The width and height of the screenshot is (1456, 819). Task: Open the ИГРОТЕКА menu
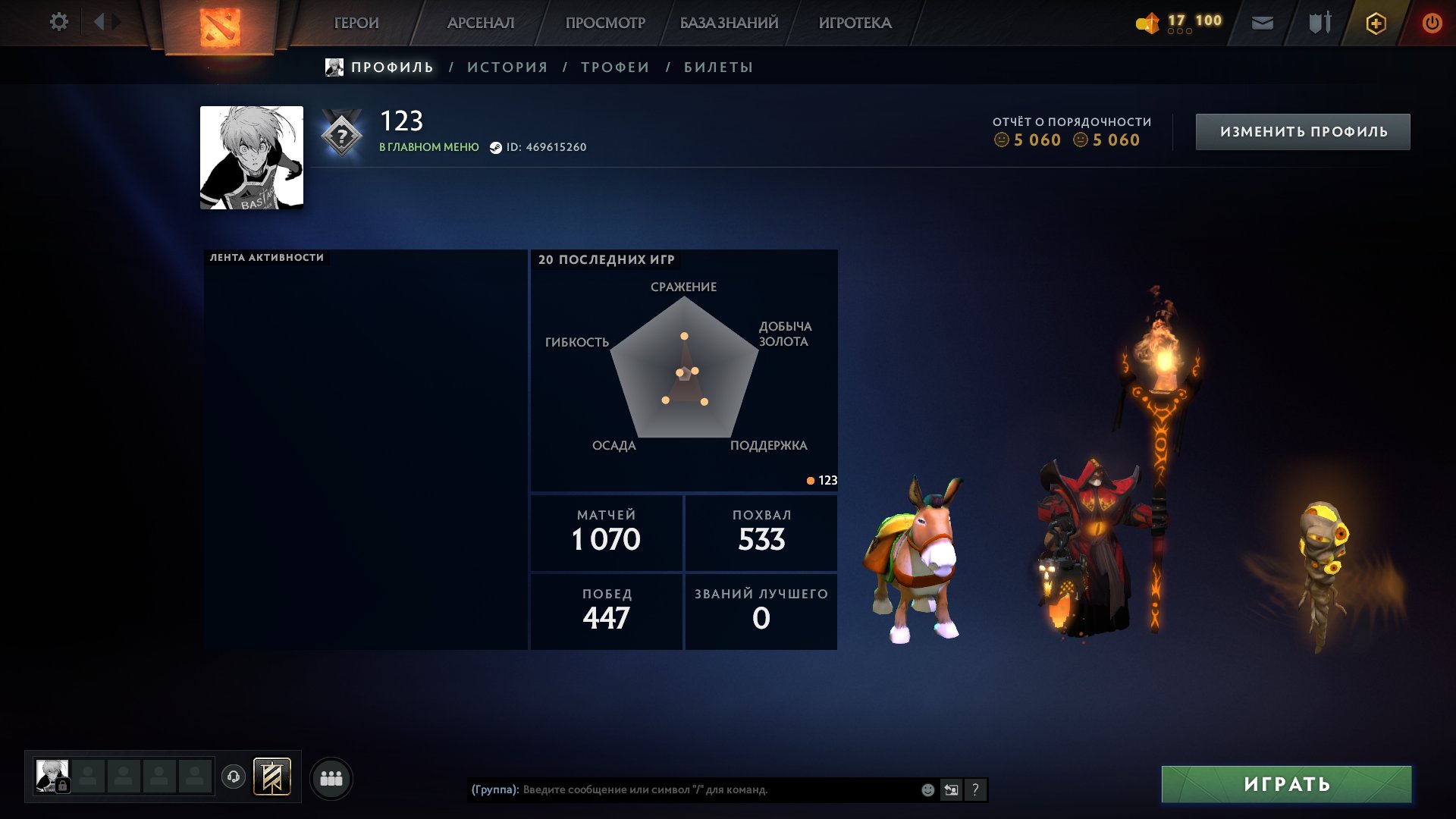(x=855, y=24)
